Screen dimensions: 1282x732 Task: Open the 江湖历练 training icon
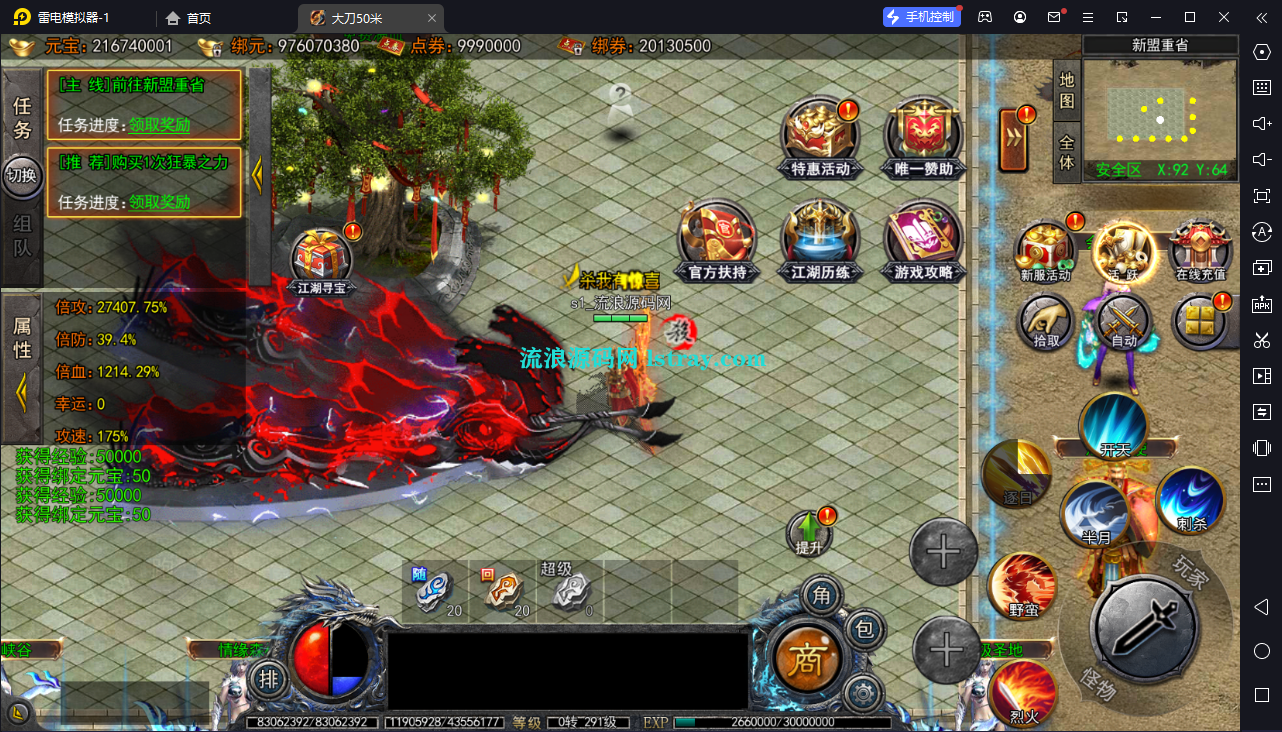tap(820, 240)
